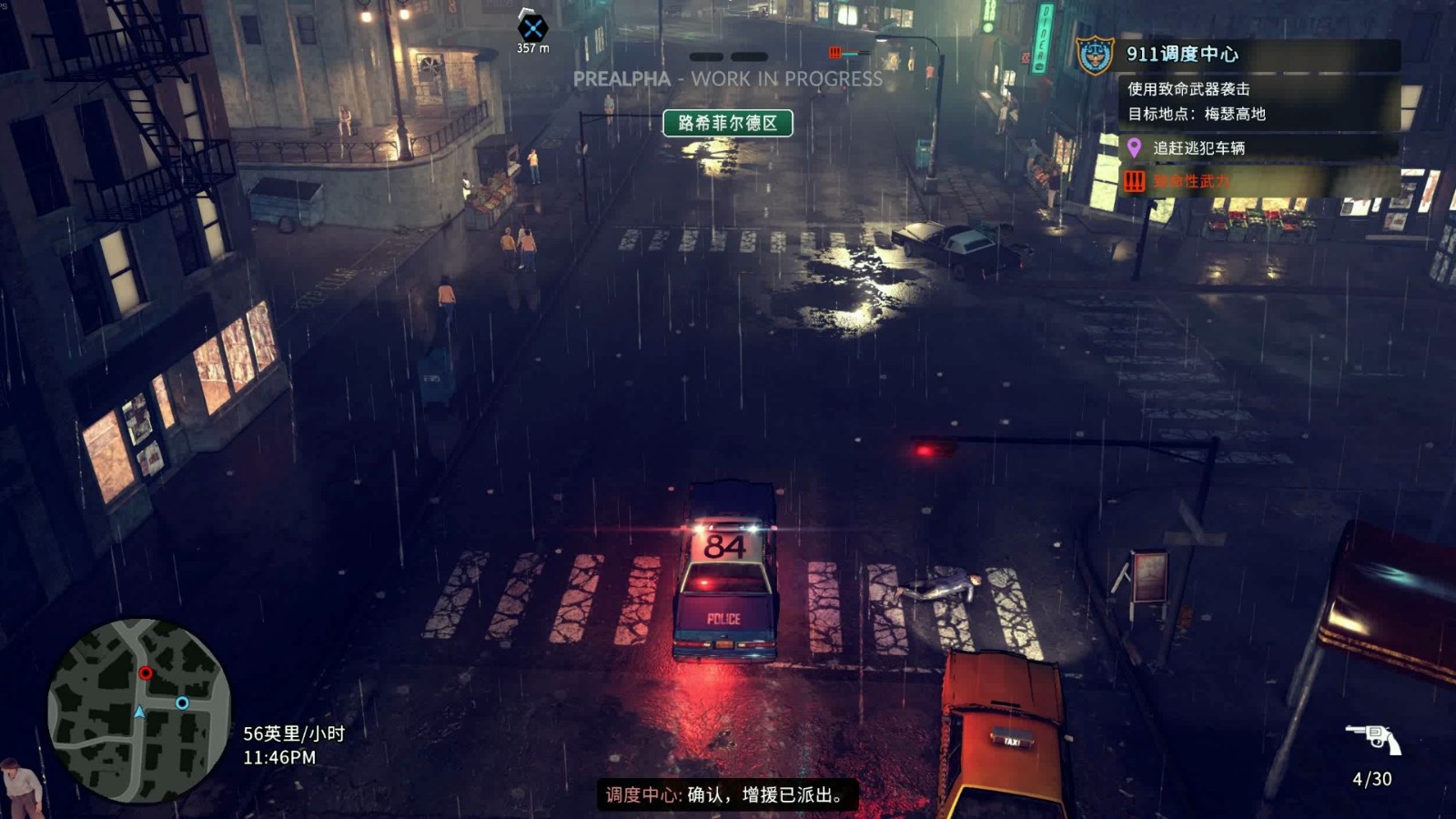Select the red target marker on minimap
Screen dimensions: 1456x819
(146, 673)
